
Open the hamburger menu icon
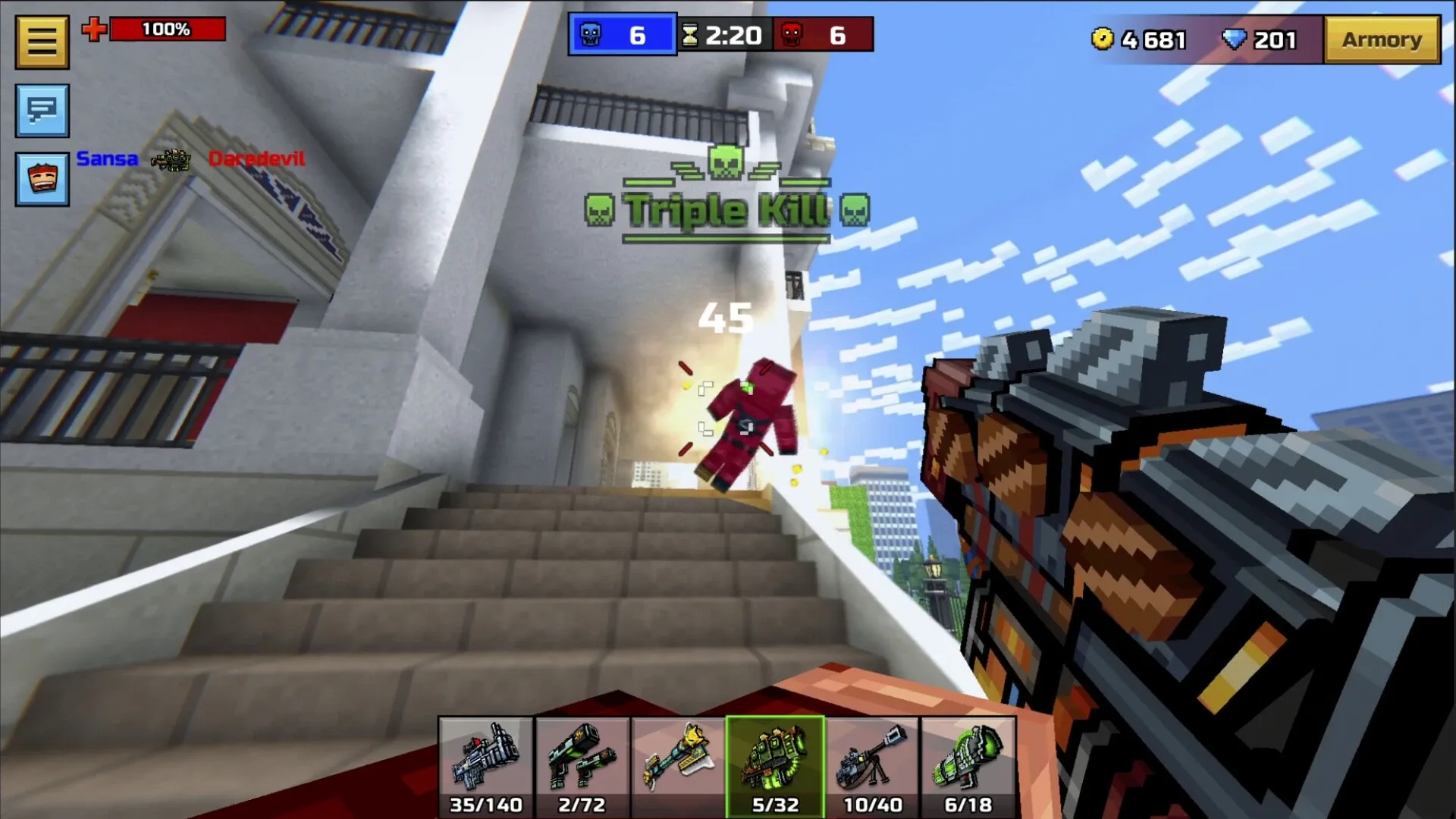41,41
